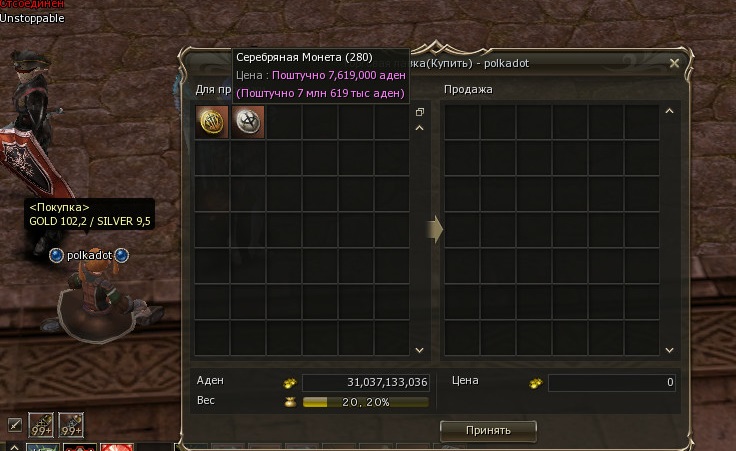Viewport: 736px width, 451px height.
Task: Click the Продажа list's scroll-down arrow
Action: [x=668, y=350]
